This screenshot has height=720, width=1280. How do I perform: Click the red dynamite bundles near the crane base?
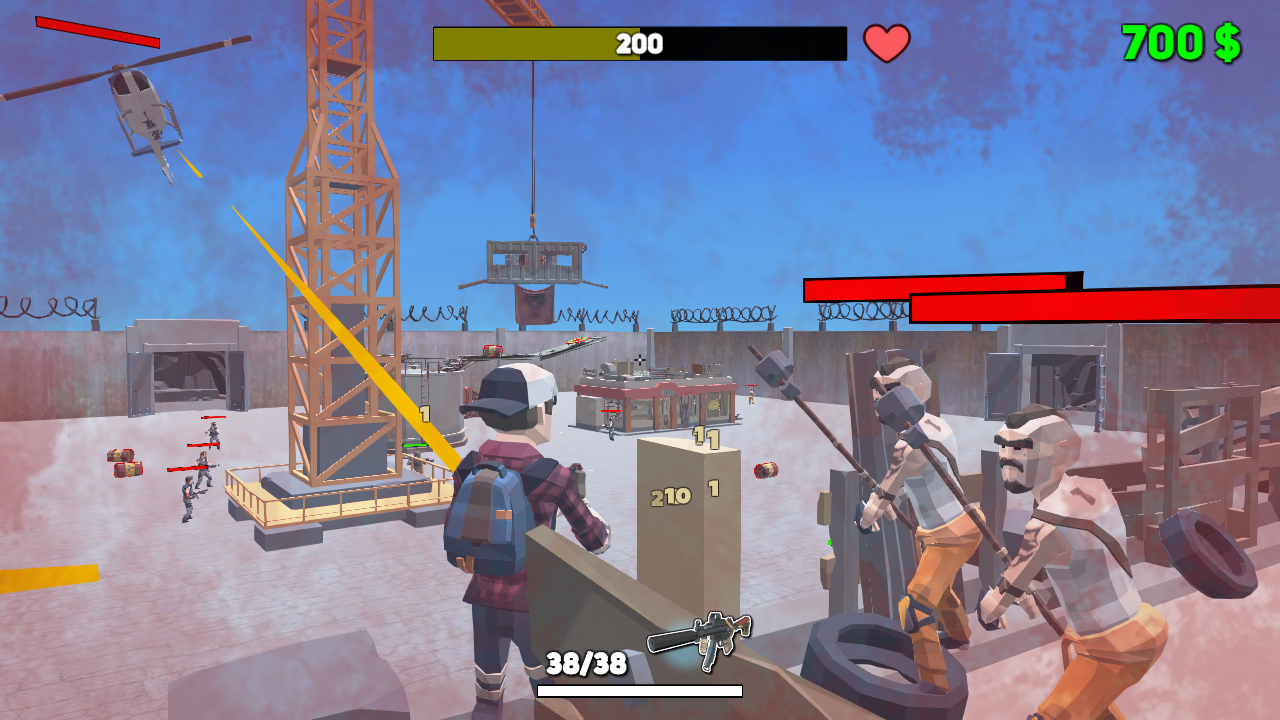click(121, 463)
